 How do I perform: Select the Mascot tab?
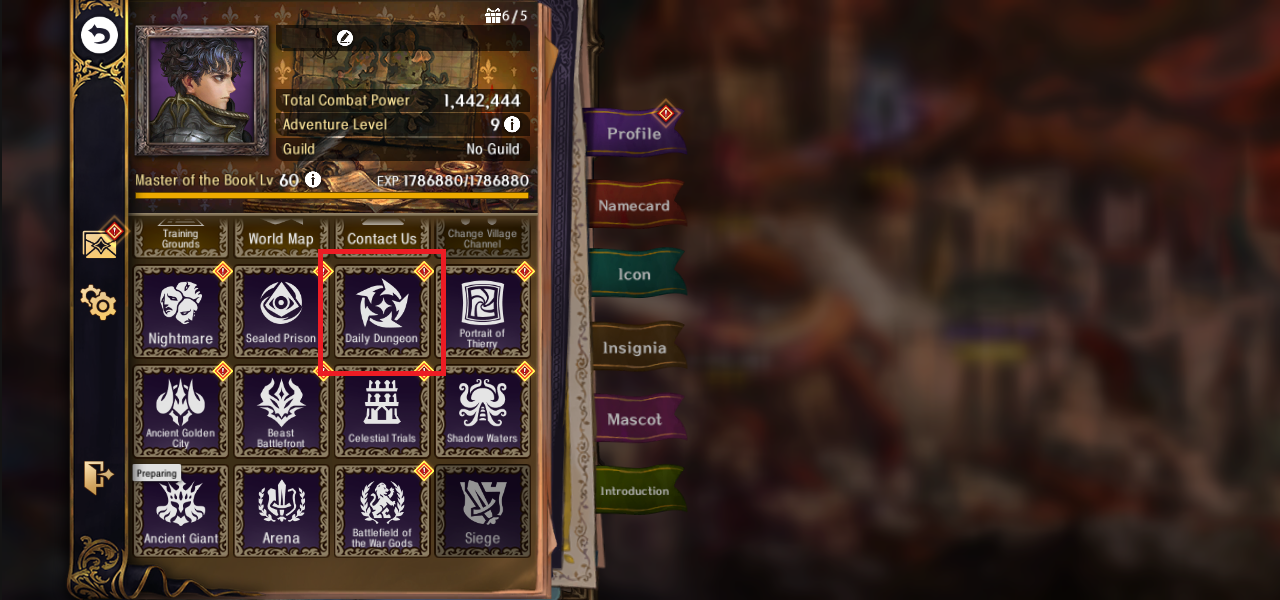(x=634, y=420)
